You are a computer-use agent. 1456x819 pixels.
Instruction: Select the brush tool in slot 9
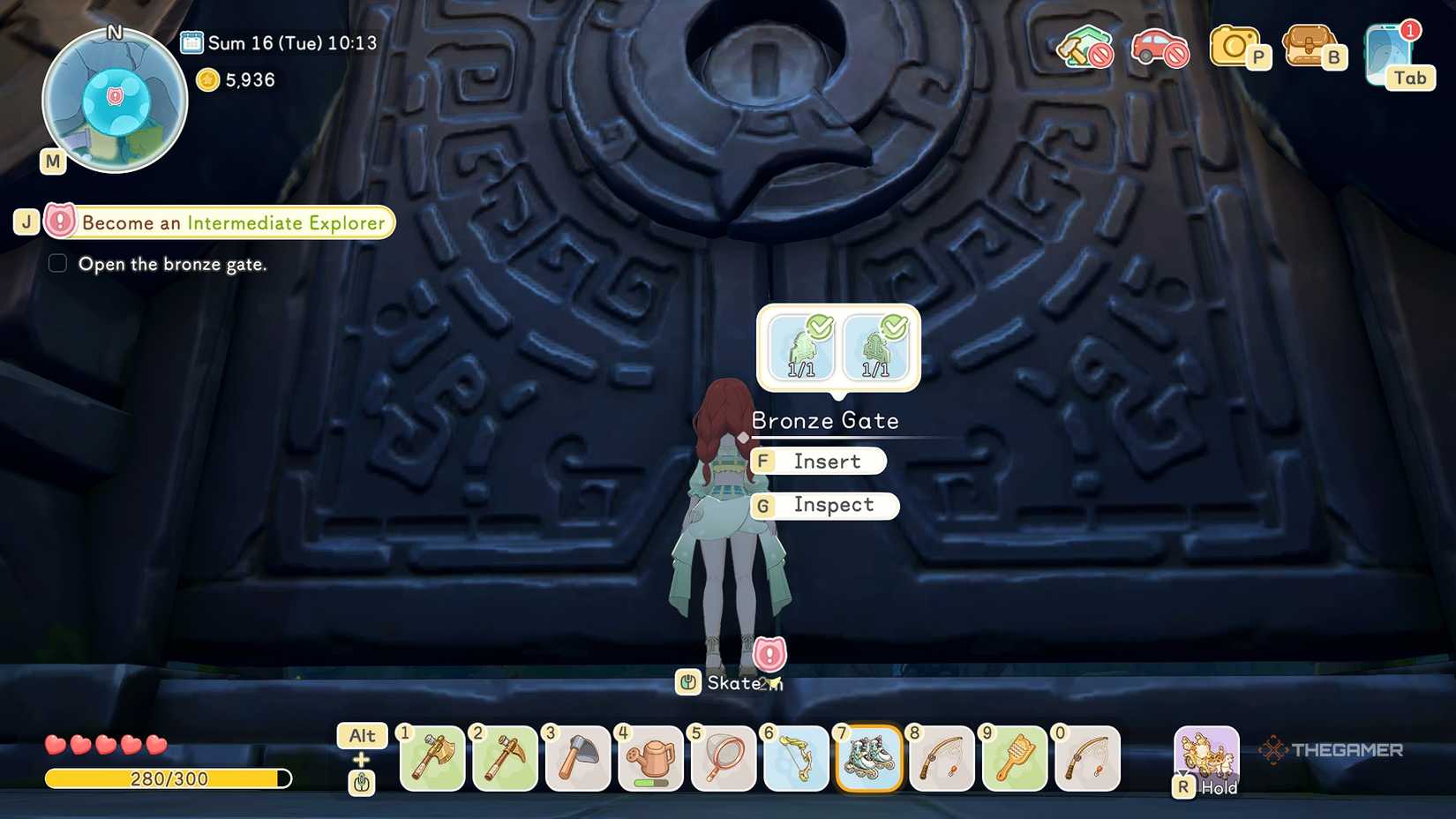(1015, 759)
